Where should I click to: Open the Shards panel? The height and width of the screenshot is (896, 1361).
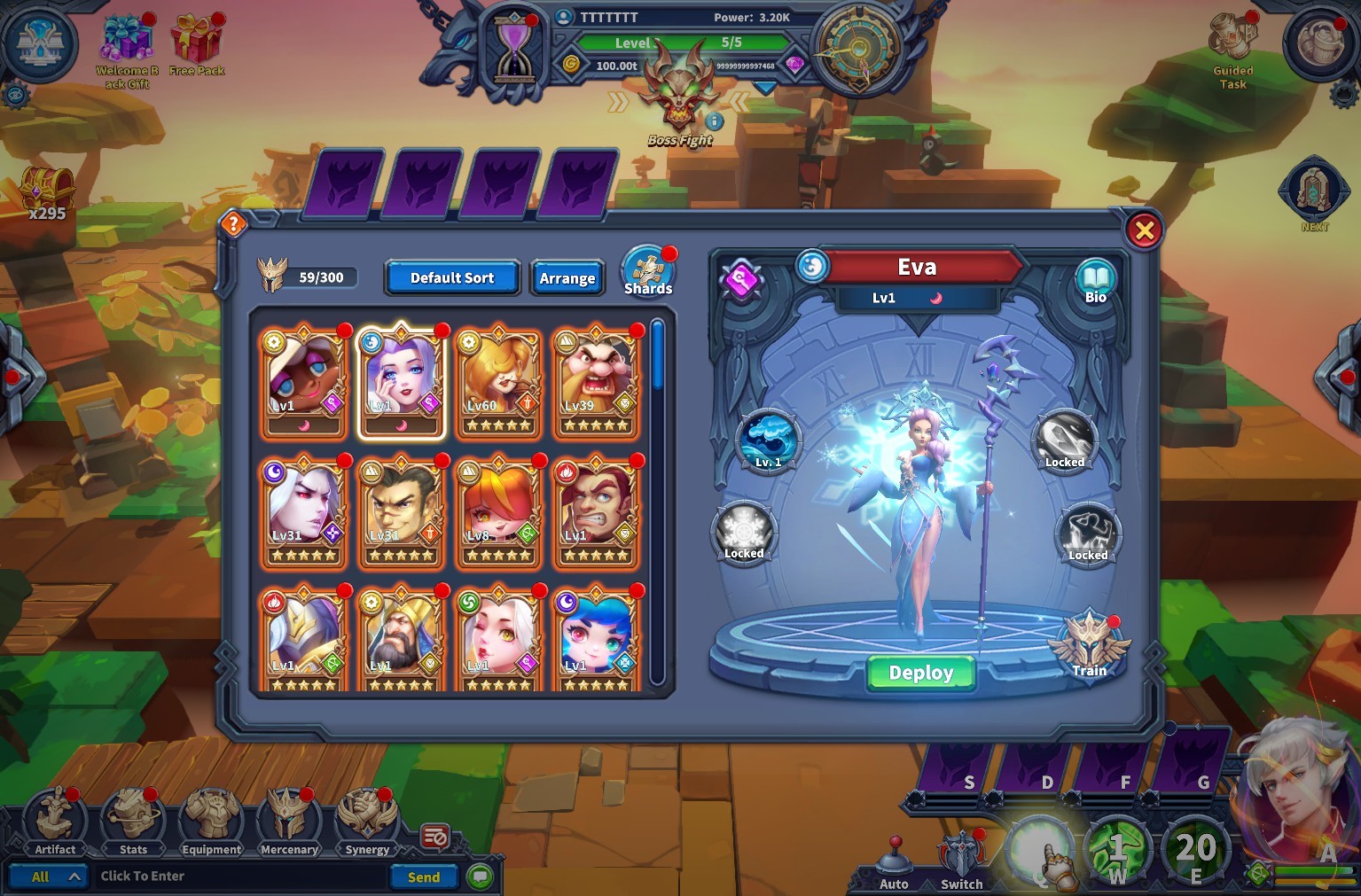648,270
